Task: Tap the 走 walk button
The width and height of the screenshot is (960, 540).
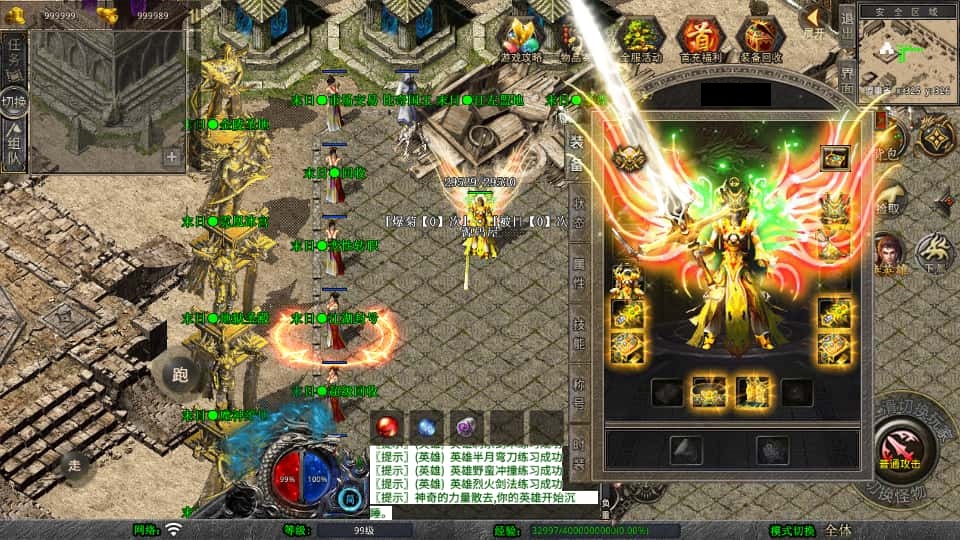Action: 74,465
